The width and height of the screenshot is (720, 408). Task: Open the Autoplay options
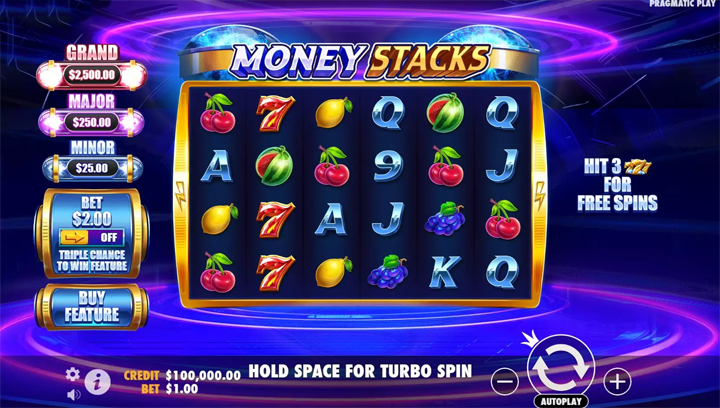(560, 401)
